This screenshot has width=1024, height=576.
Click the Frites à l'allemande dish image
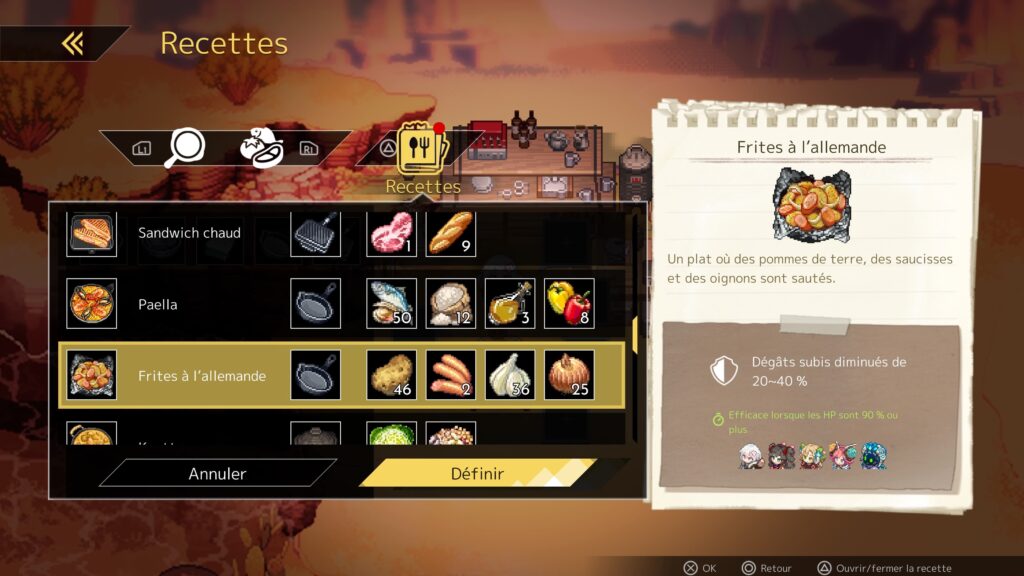tap(810, 204)
